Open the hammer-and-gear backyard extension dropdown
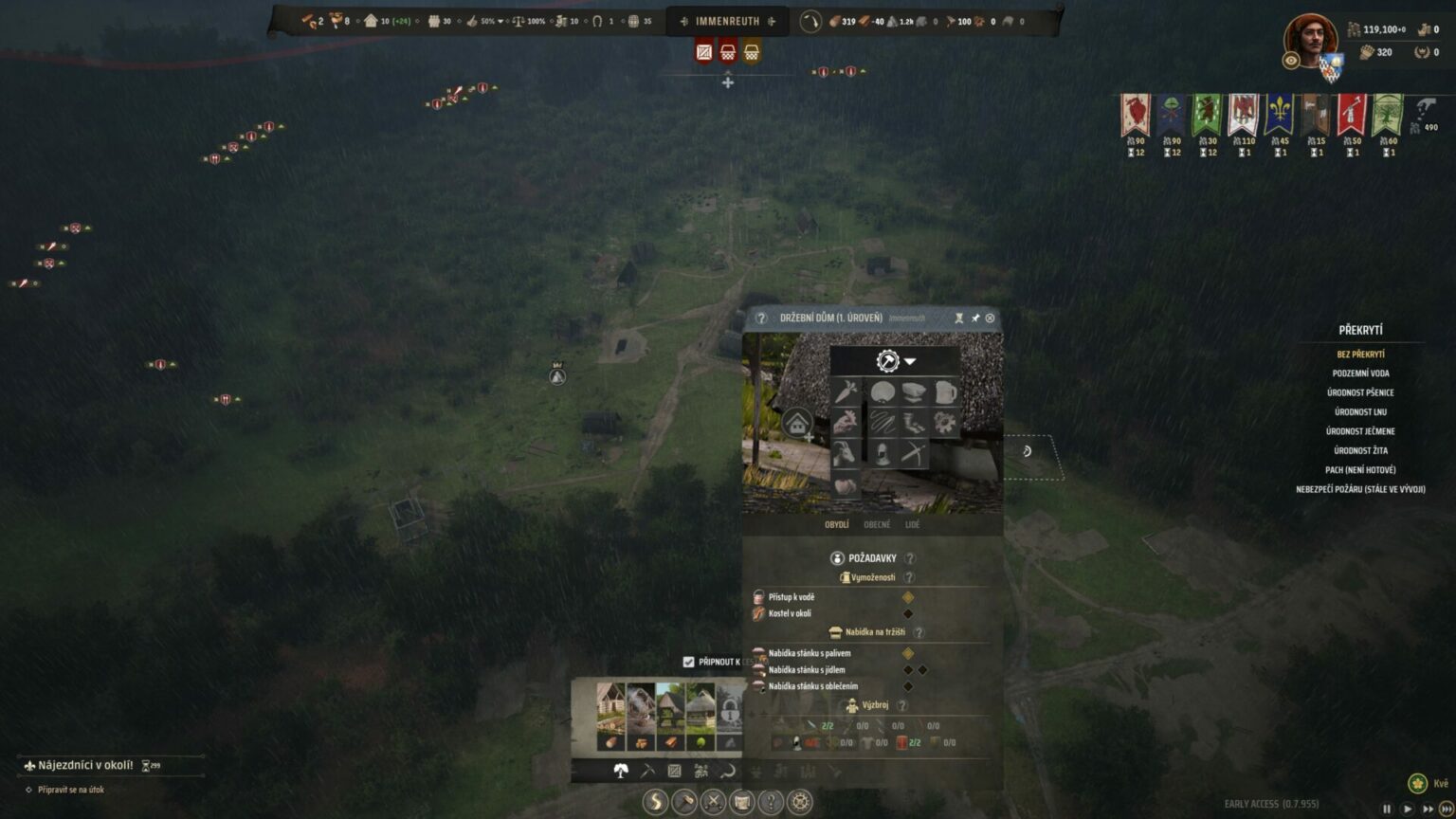Viewport: 1456px width, 819px height. coord(895,361)
